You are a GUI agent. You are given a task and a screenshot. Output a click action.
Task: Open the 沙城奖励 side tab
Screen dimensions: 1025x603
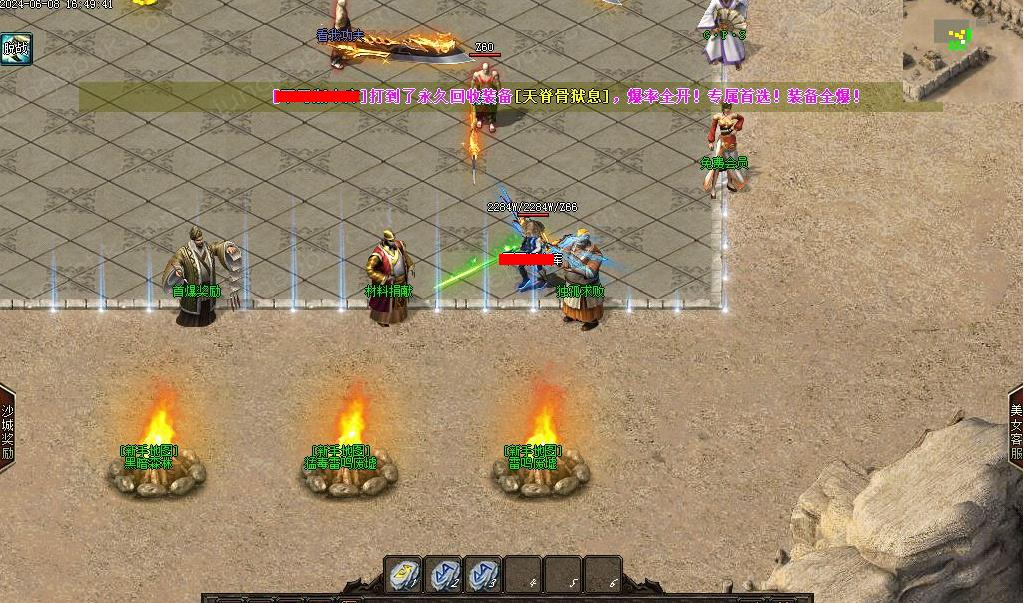7,430
